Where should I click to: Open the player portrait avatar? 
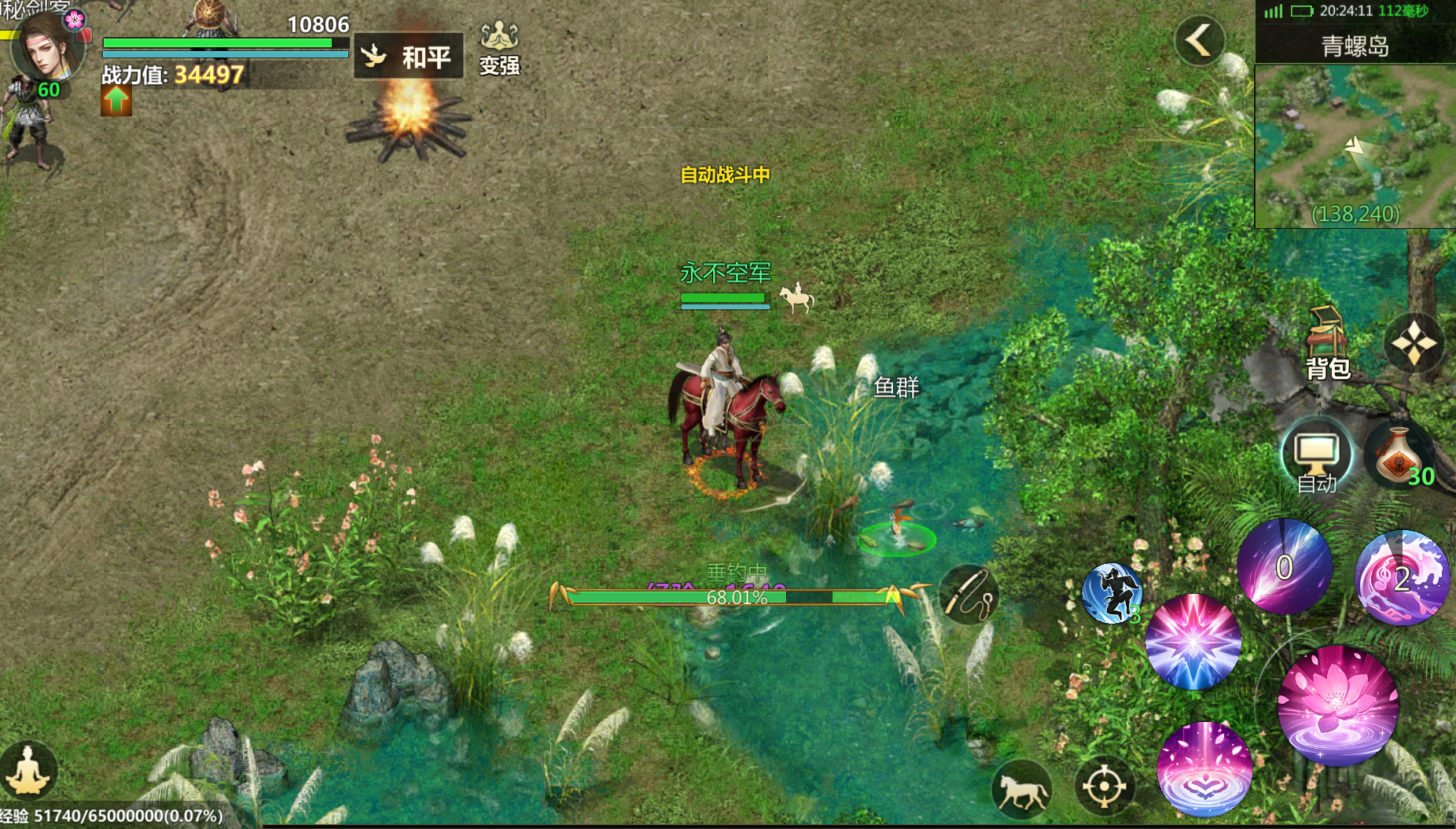(47, 49)
